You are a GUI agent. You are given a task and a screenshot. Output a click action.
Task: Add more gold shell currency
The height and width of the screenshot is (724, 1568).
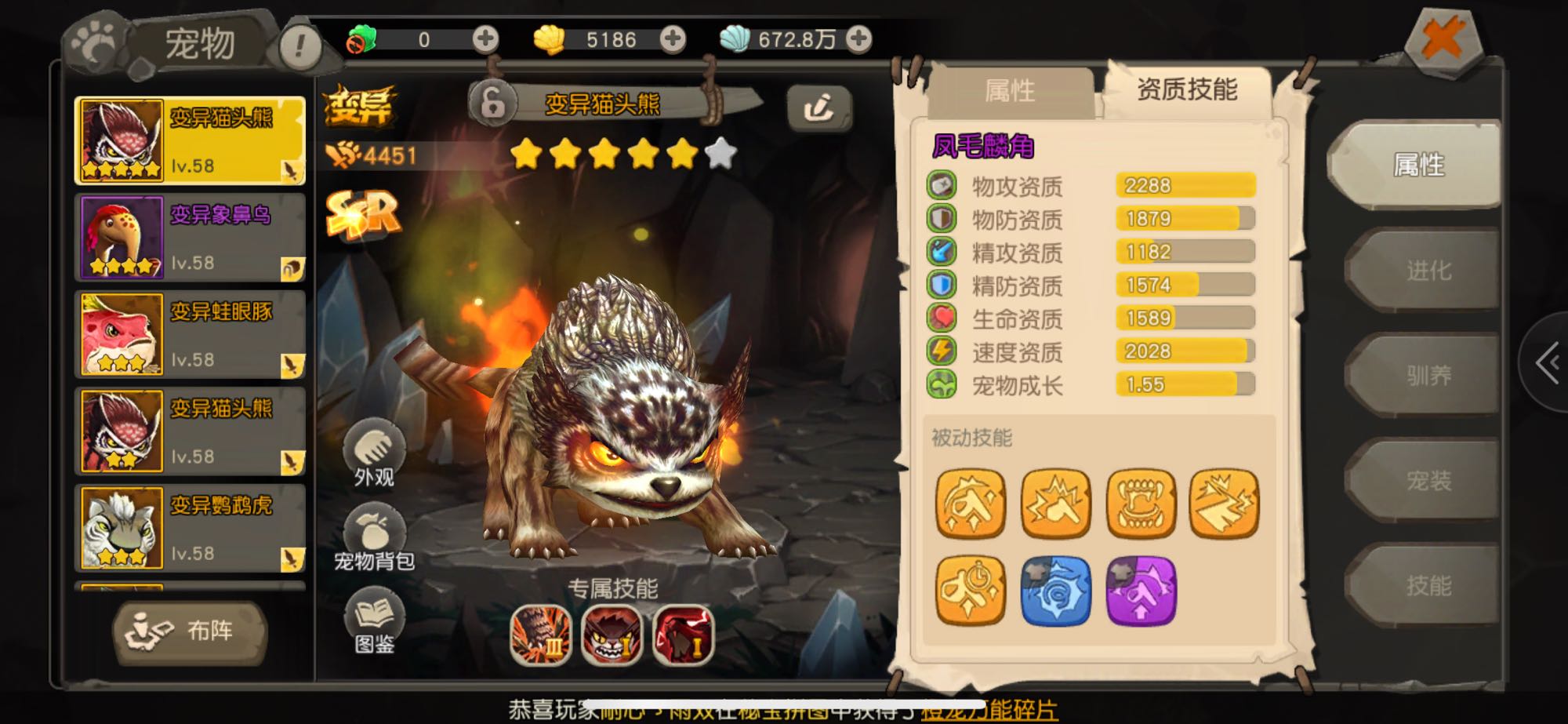pos(673,38)
